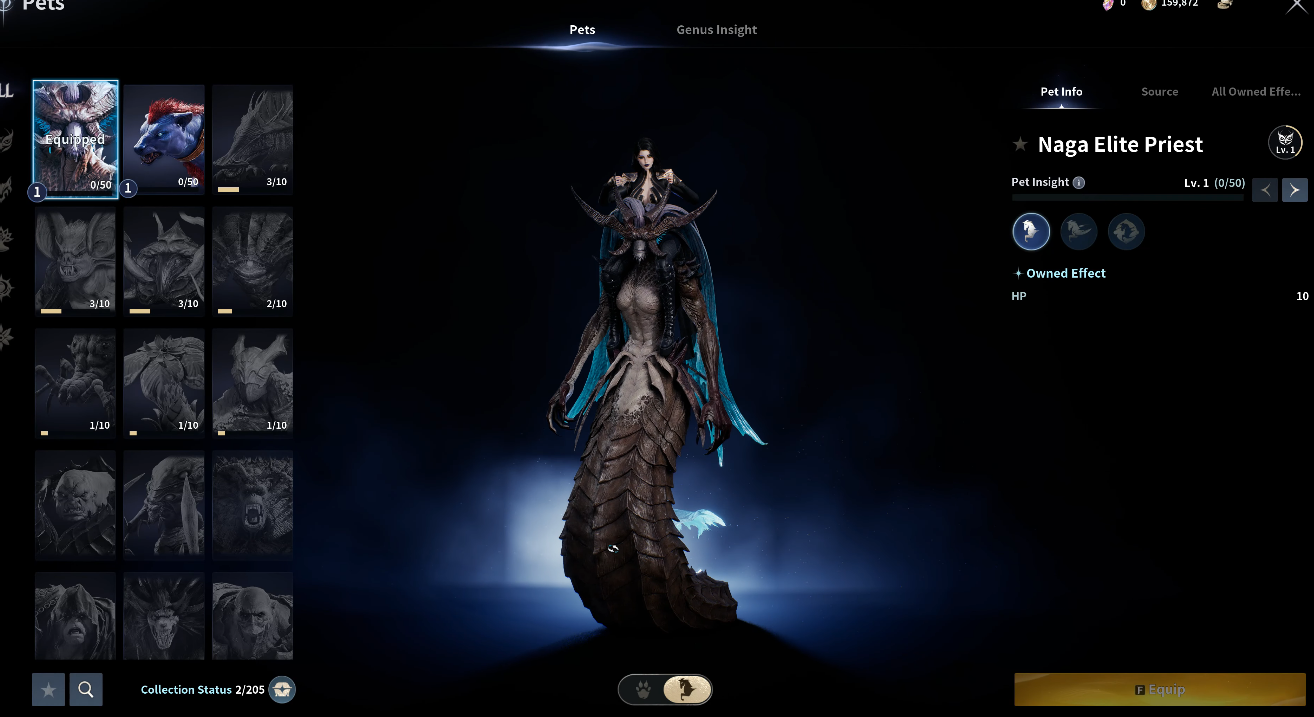Switch to the Genus Insight tab
This screenshot has width=1314, height=717.
[x=716, y=30]
